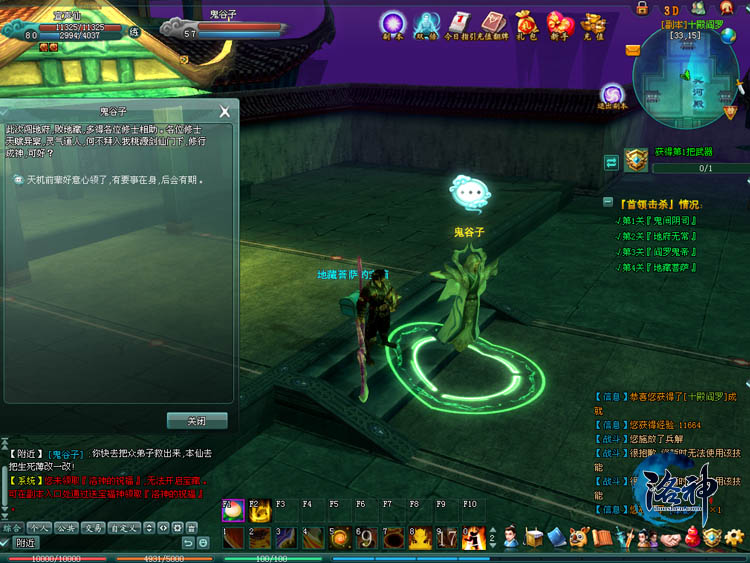Open the mail envelope icon
Screen dimensions: 750x563
[x=633, y=49]
